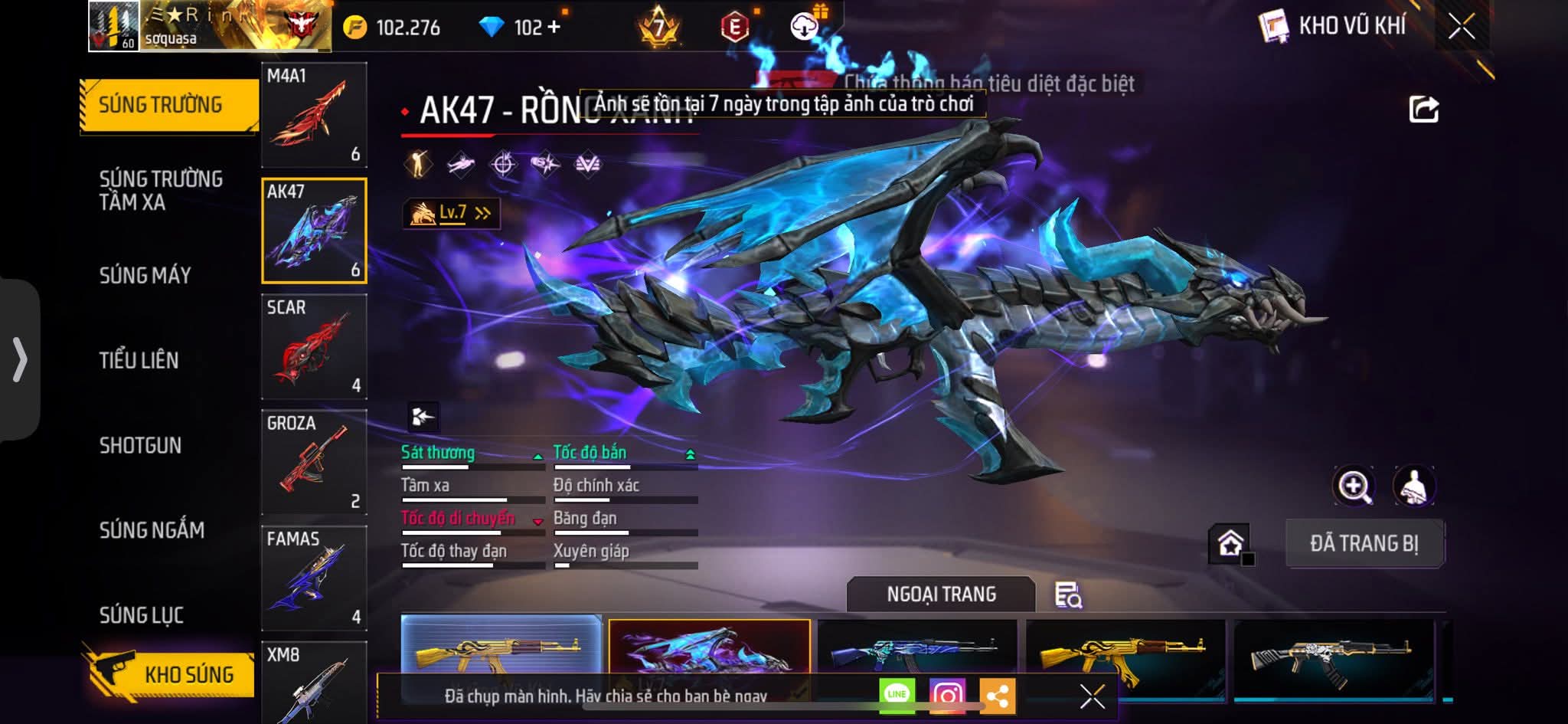Choose the Tiểu Liên category
The image size is (1568, 724).
tap(139, 360)
